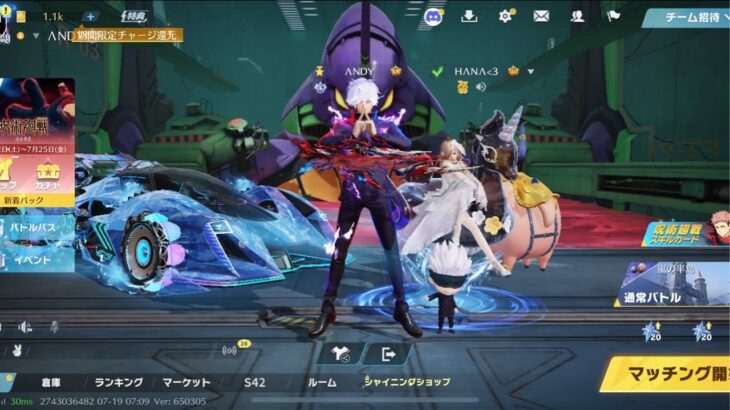Open the ランキング rankings tab
Viewport: 730px width, 410px height.
[x=119, y=382]
